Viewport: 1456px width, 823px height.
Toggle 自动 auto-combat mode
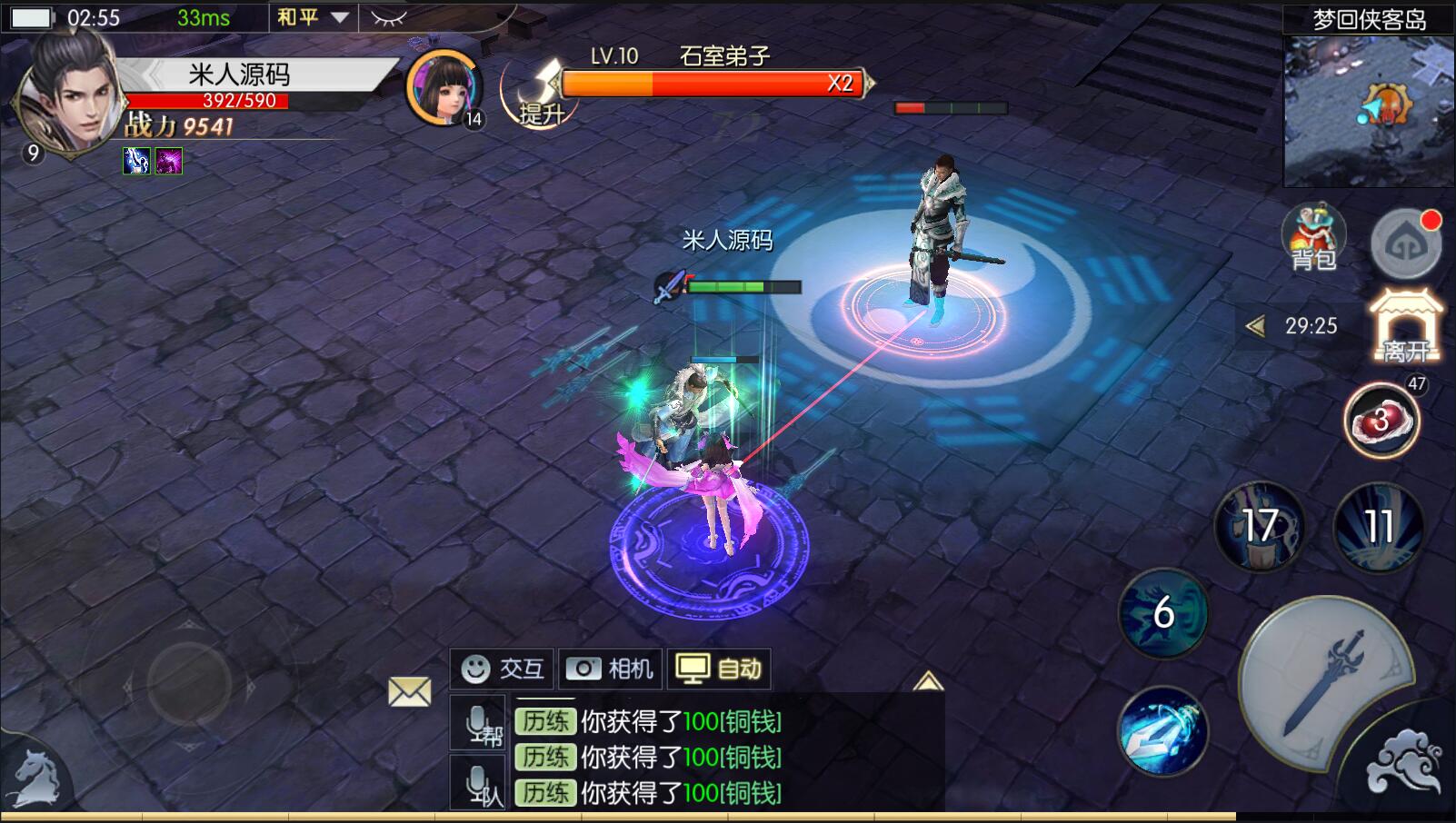(x=719, y=669)
